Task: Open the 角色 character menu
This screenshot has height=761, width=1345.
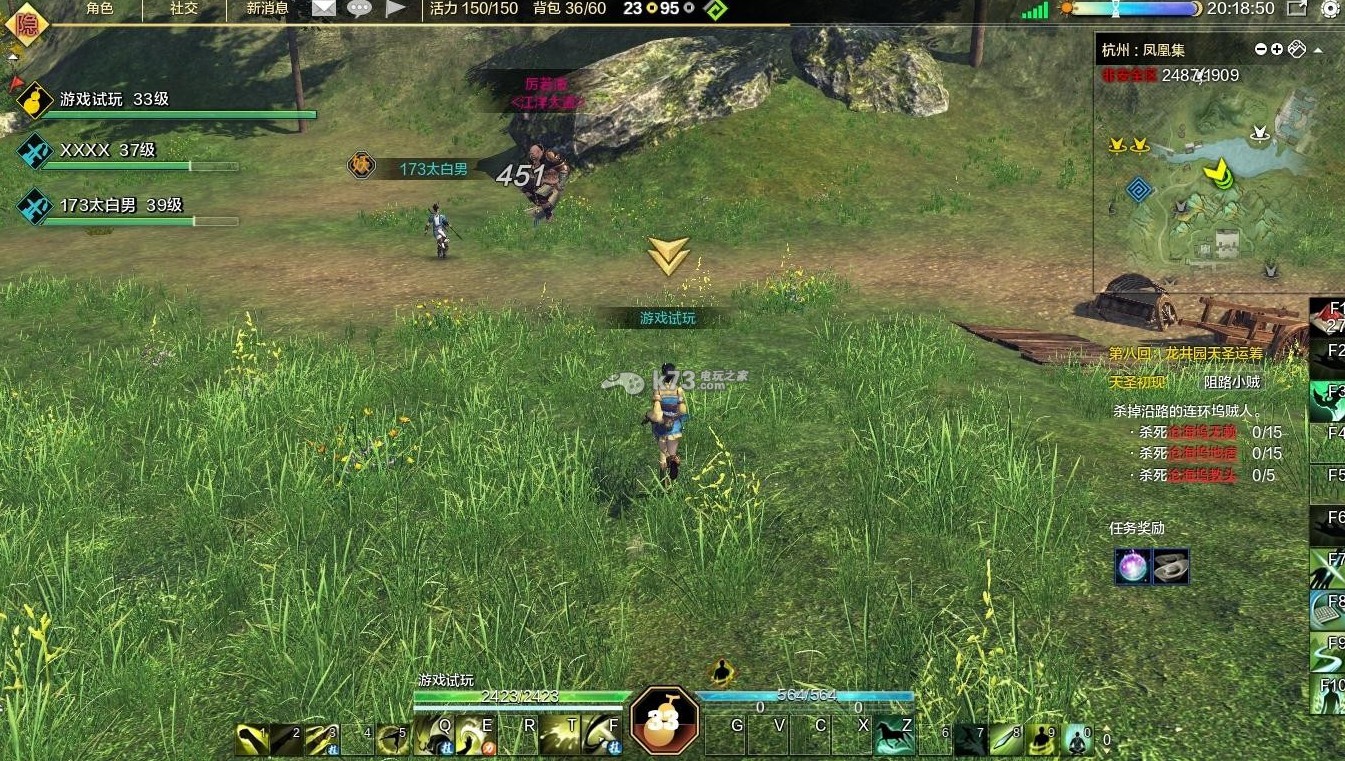Action: tap(99, 9)
